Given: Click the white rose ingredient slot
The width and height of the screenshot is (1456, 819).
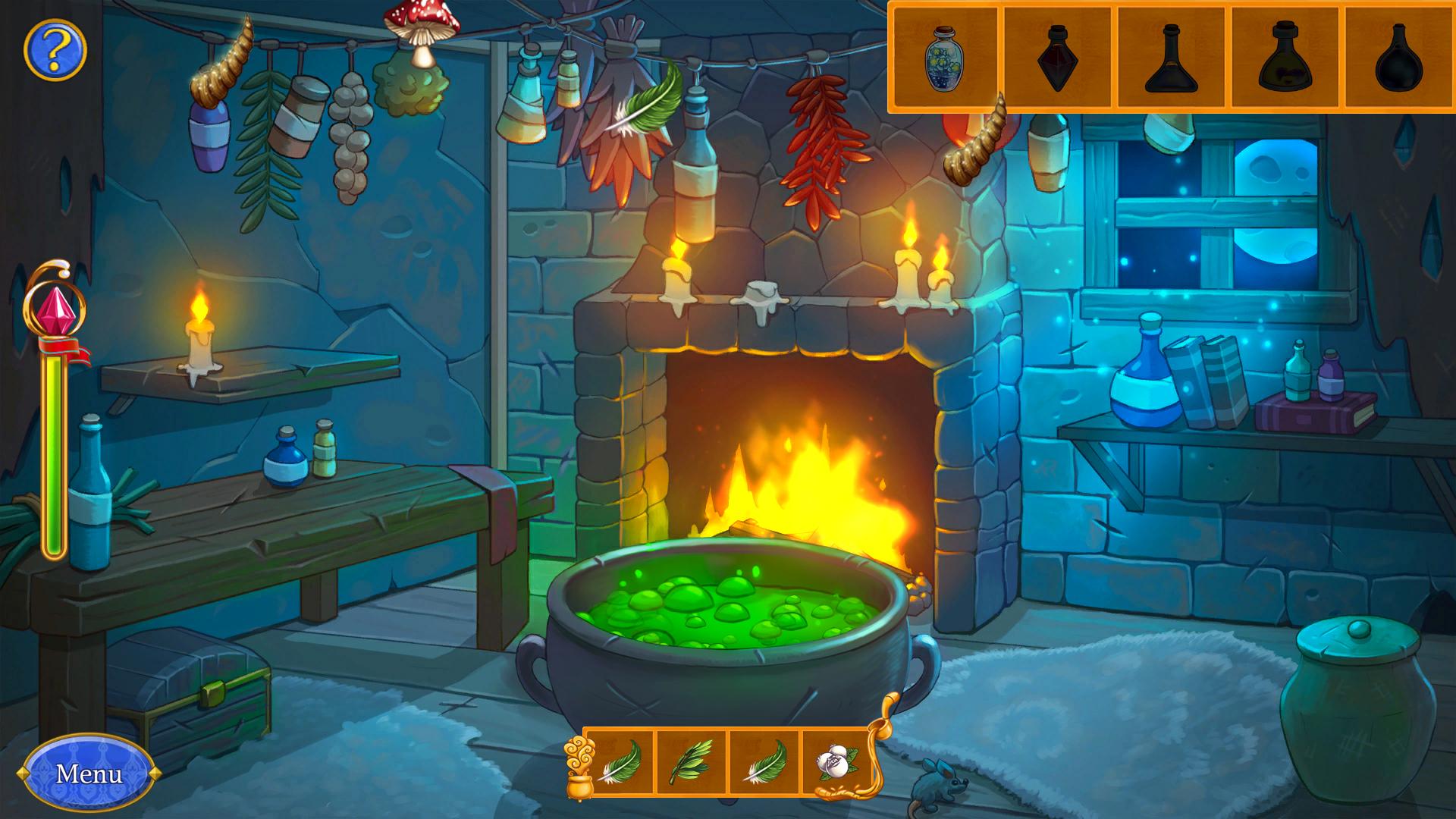Looking at the screenshot, I should [x=837, y=762].
